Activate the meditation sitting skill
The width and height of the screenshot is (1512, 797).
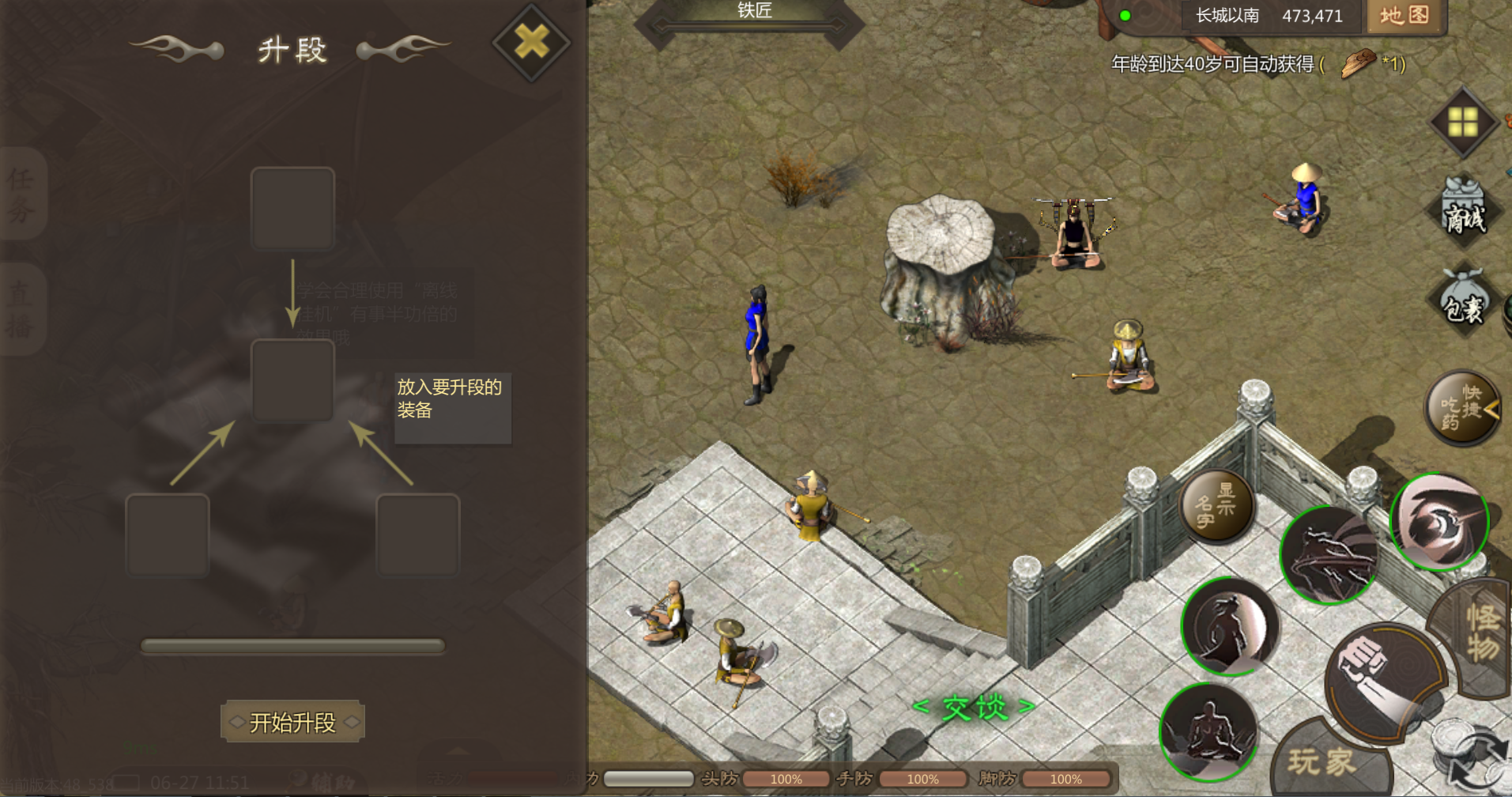[1207, 731]
